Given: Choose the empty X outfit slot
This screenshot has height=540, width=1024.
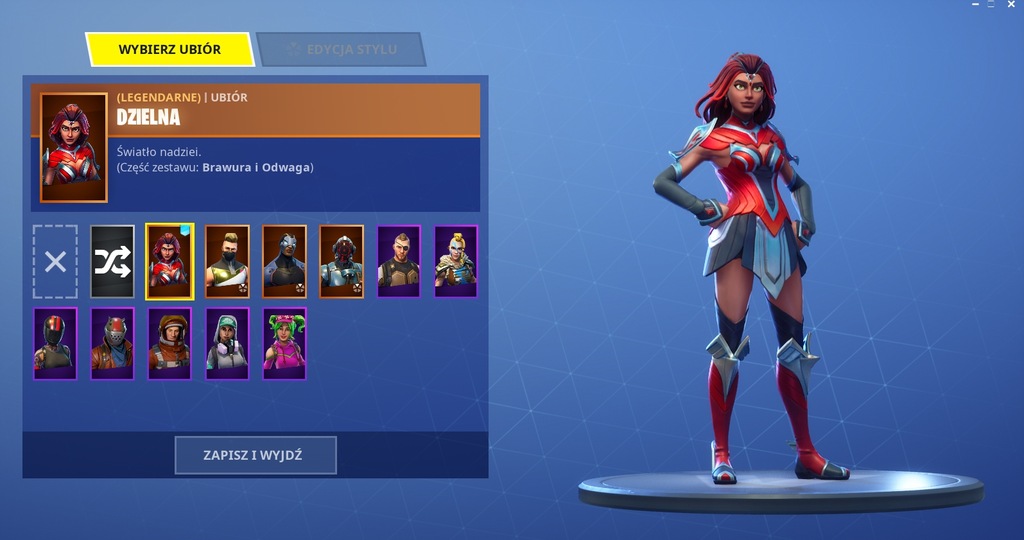Looking at the screenshot, I should pyautogui.click(x=55, y=262).
